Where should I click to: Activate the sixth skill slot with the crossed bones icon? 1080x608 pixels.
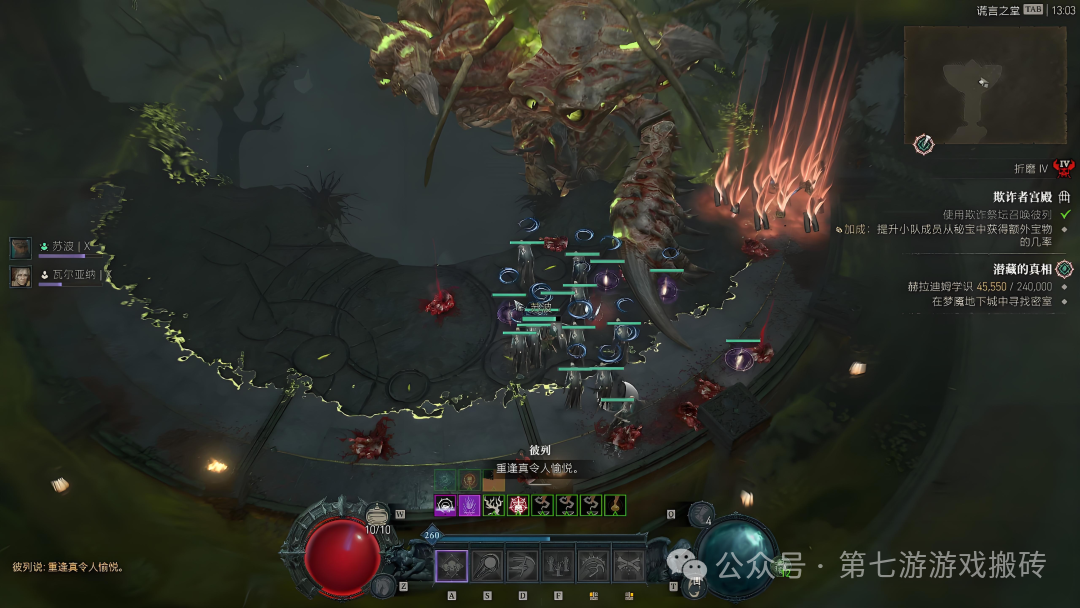tap(628, 567)
